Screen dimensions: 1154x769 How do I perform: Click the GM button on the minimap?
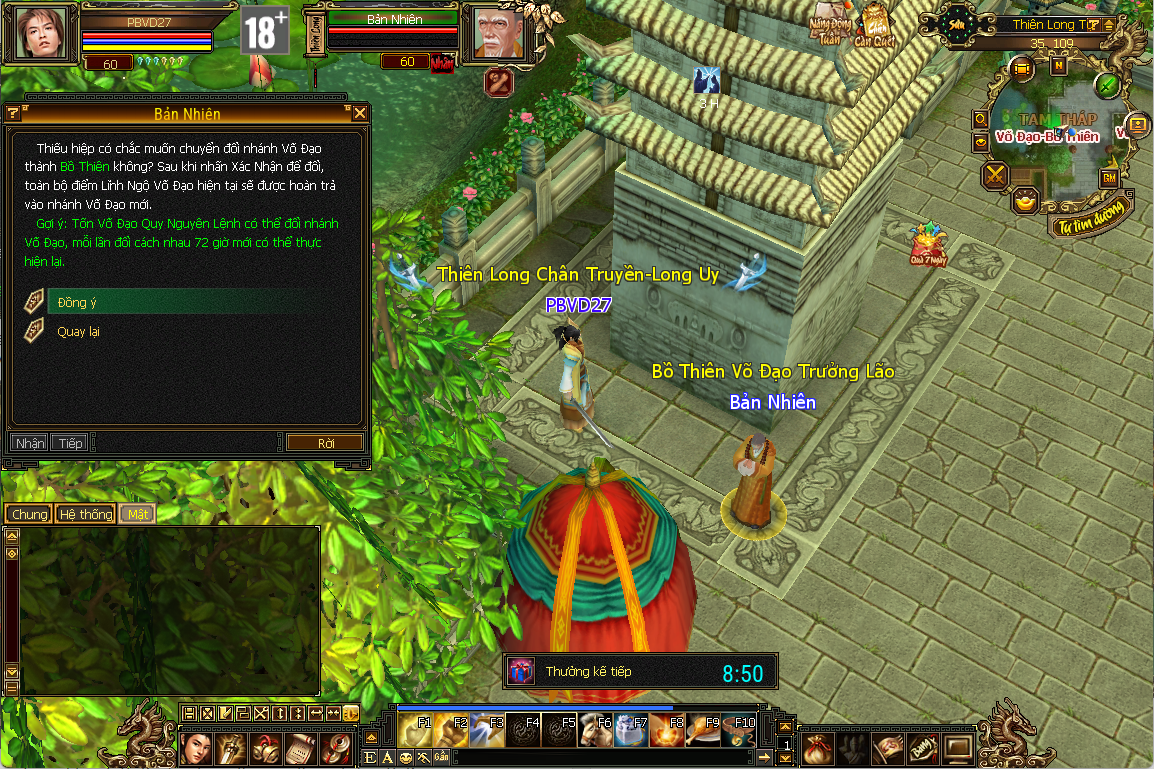[1109, 177]
